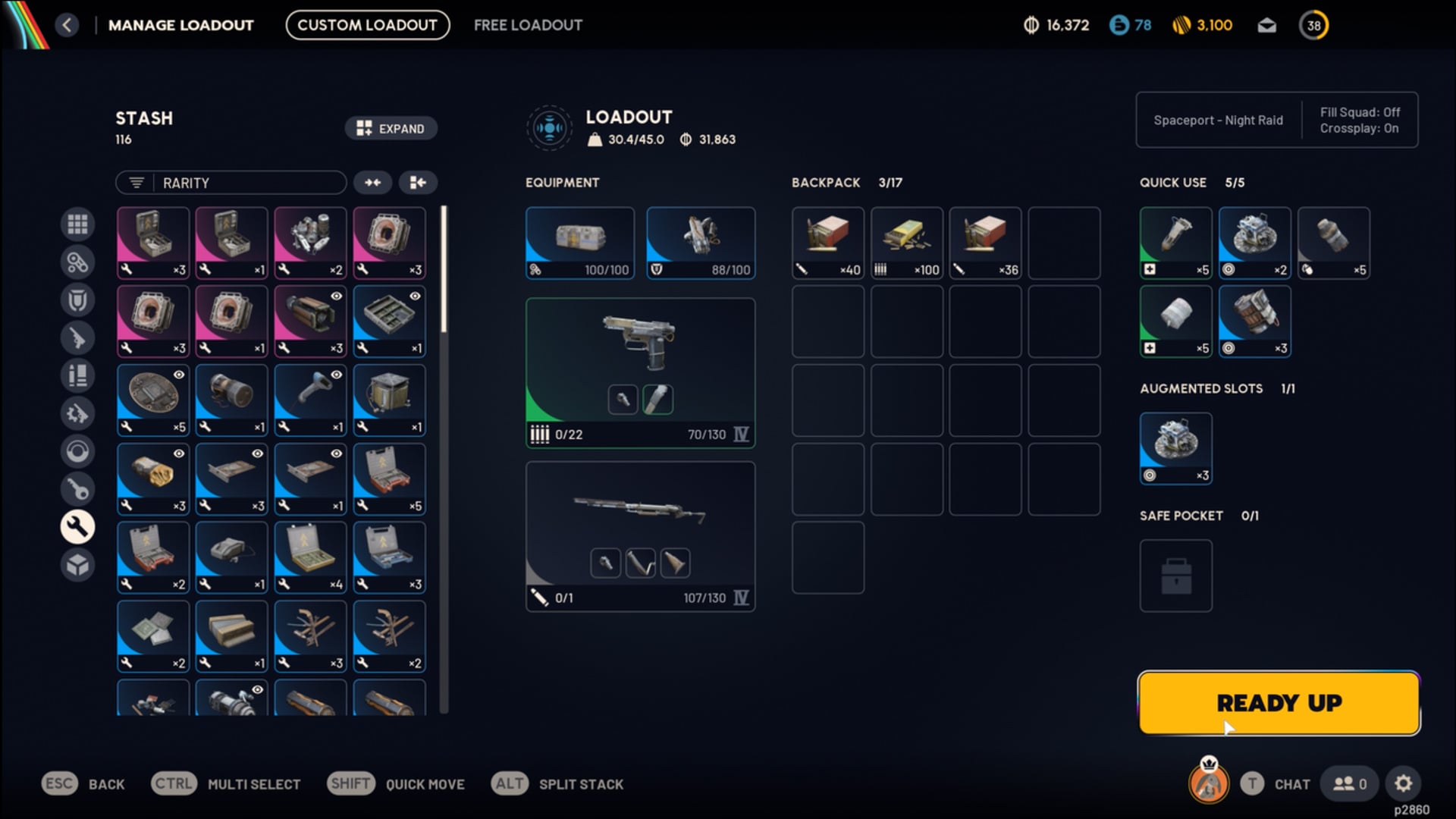Switch to the FREE LOADOUT tab
This screenshot has width=1456, height=819.
pyautogui.click(x=528, y=24)
